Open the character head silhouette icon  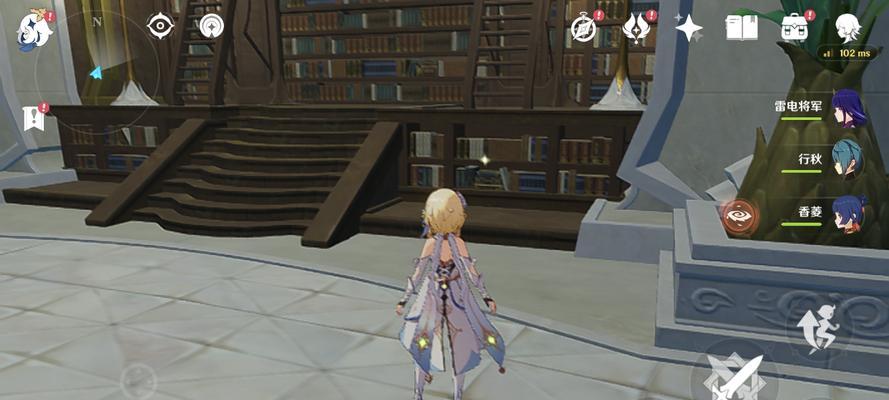click(x=848, y=27)
